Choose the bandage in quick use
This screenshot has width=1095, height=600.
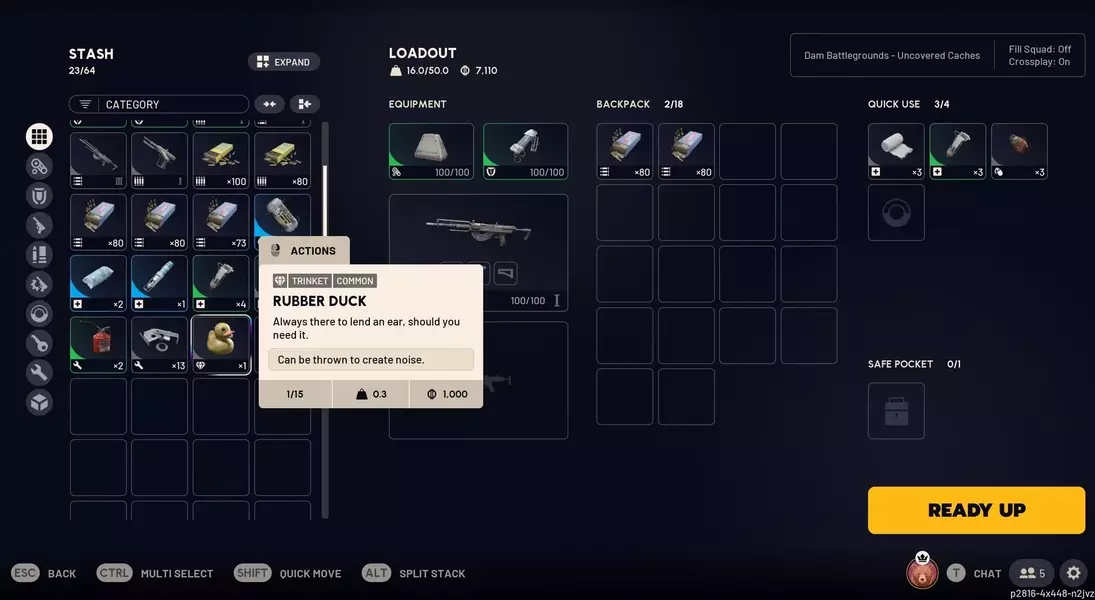point(896,150)
